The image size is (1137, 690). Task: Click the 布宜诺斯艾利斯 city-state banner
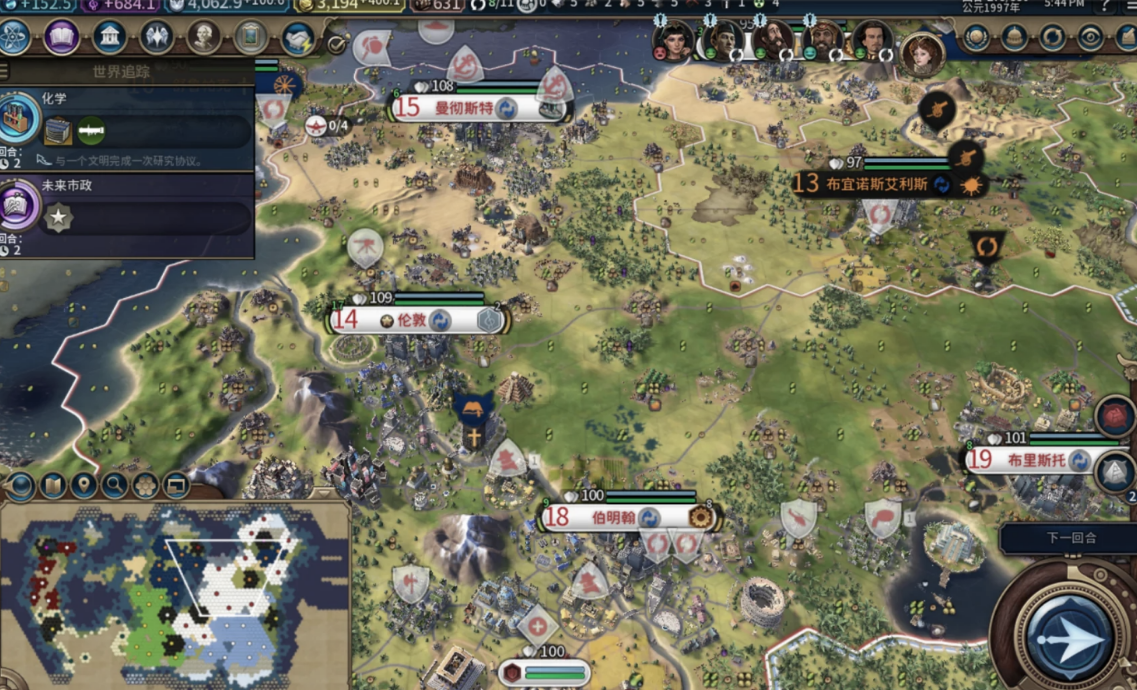click(x=878, y=184)
